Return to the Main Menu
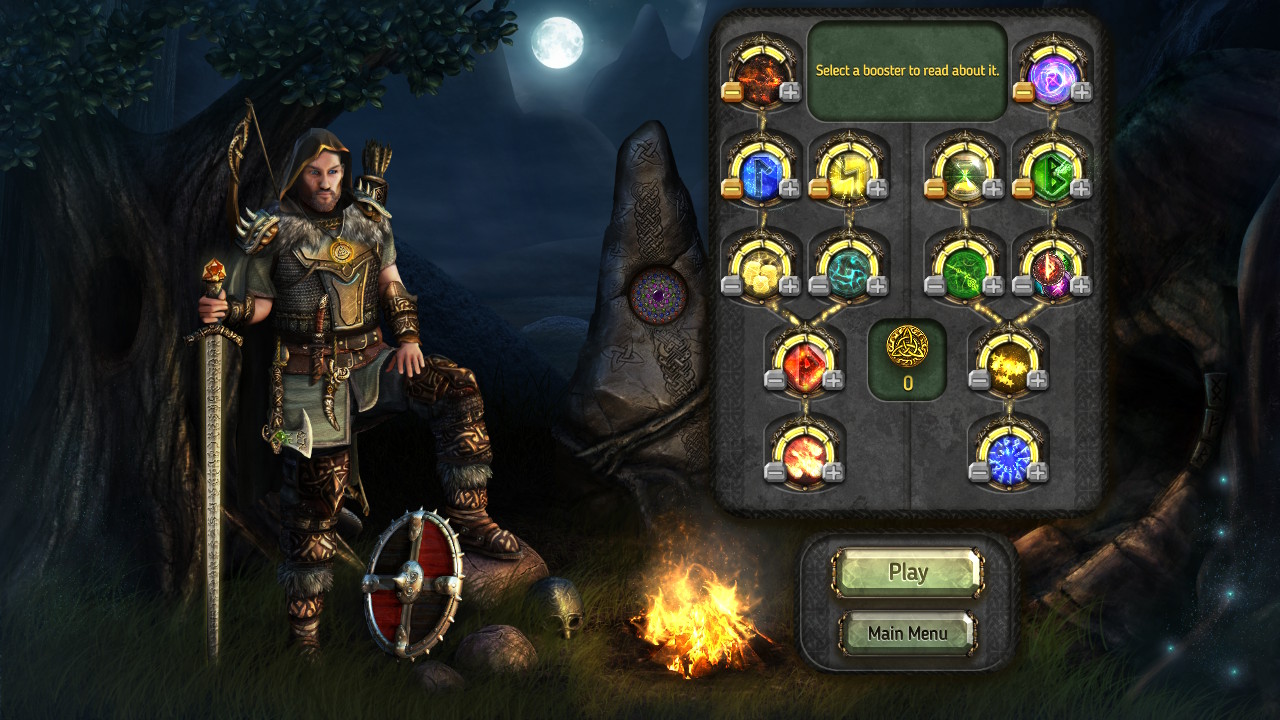The height and width of the screenshot is (720, 1280). coord(906,632)
